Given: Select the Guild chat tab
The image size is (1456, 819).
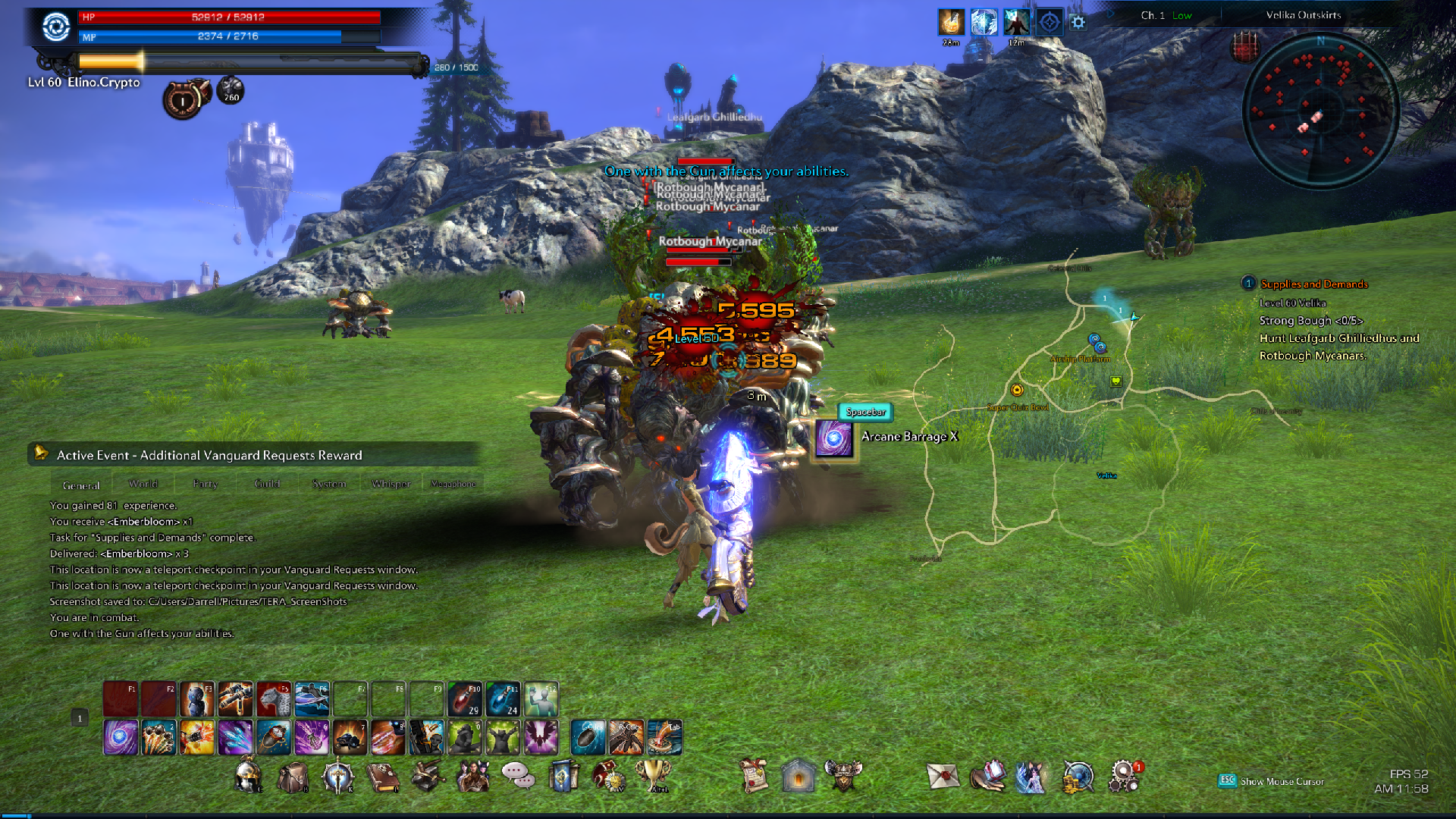Looking at the screenshot, I should (267, 484).
